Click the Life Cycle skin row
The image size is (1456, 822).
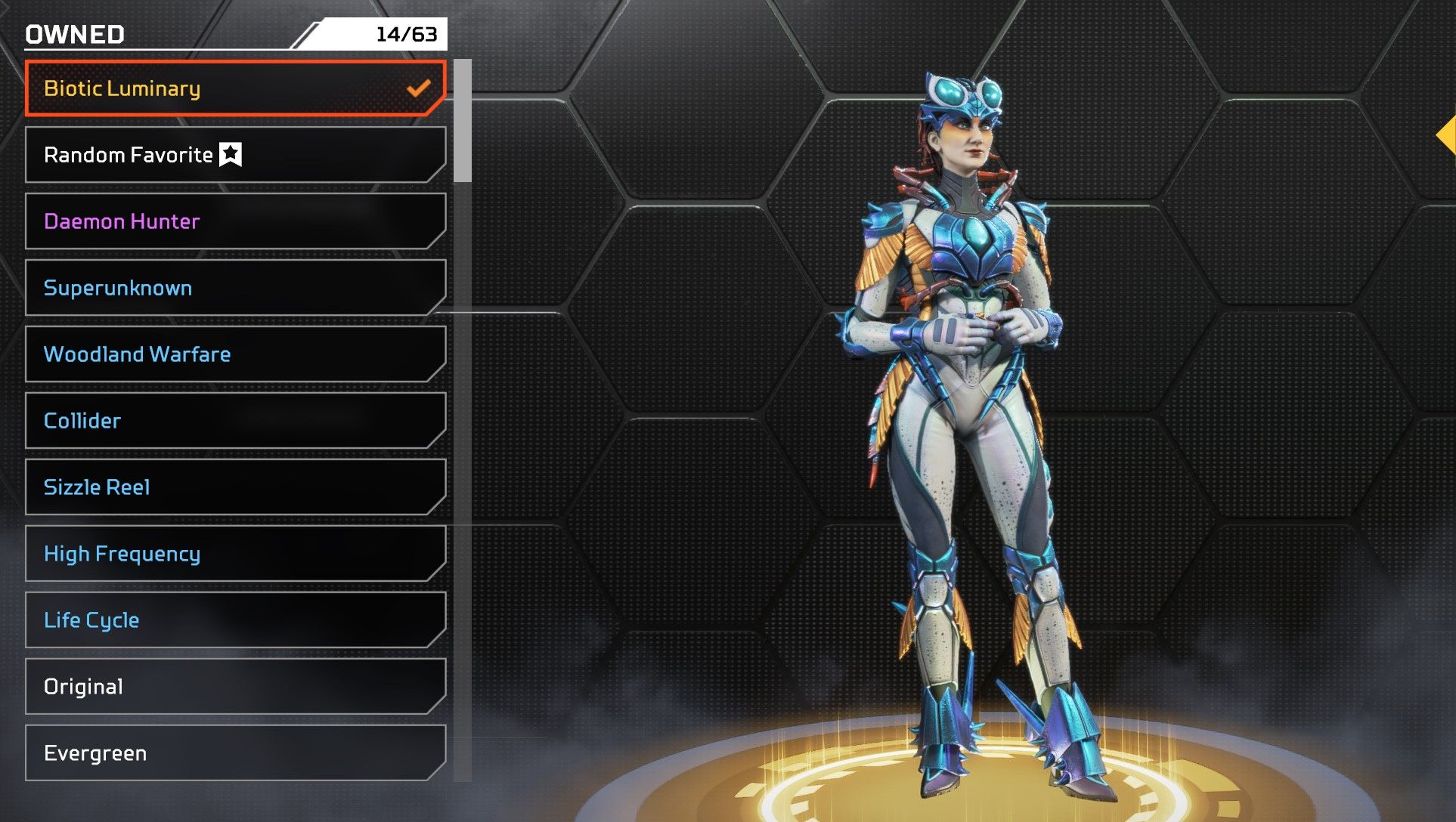pos(234,620)
